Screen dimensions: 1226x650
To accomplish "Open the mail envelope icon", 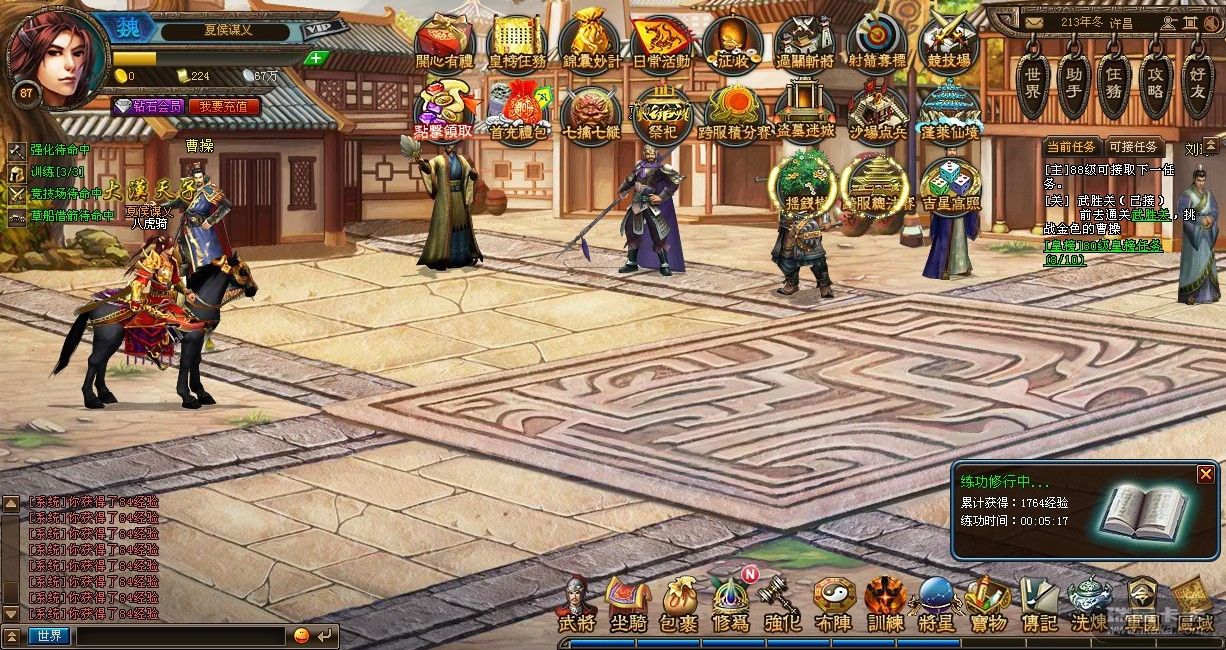I will point(1033,22).
